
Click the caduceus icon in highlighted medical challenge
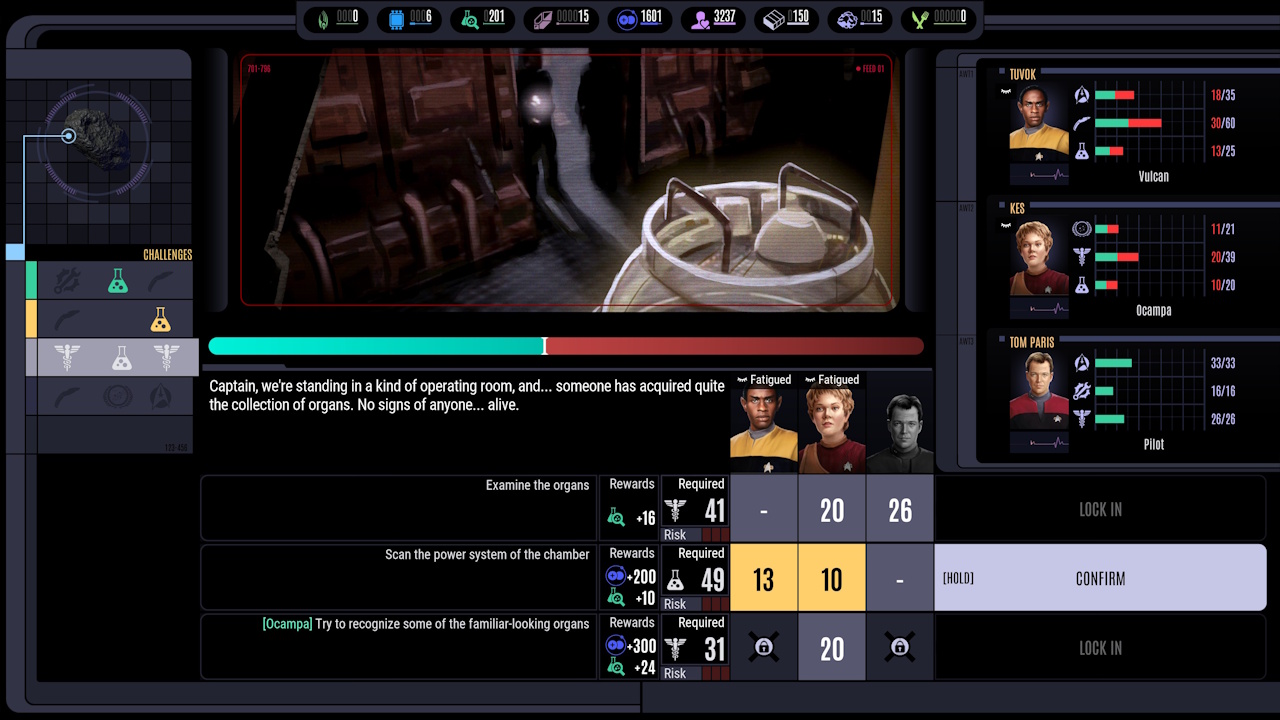coord(68,358)
